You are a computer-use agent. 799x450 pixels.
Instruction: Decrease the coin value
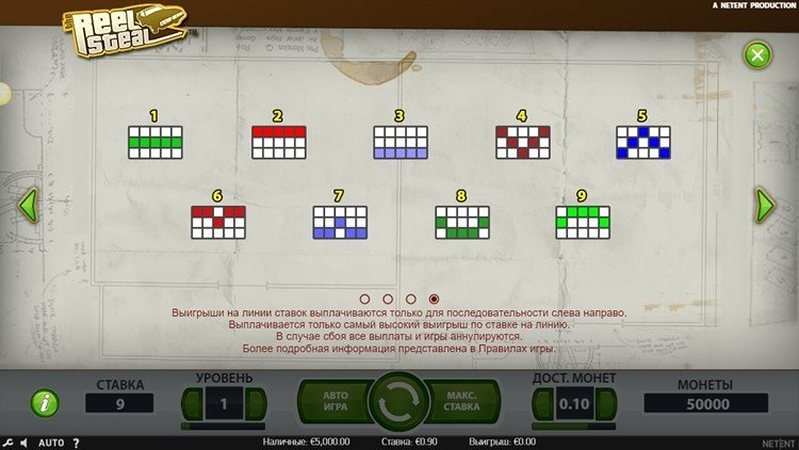point(541,404)
